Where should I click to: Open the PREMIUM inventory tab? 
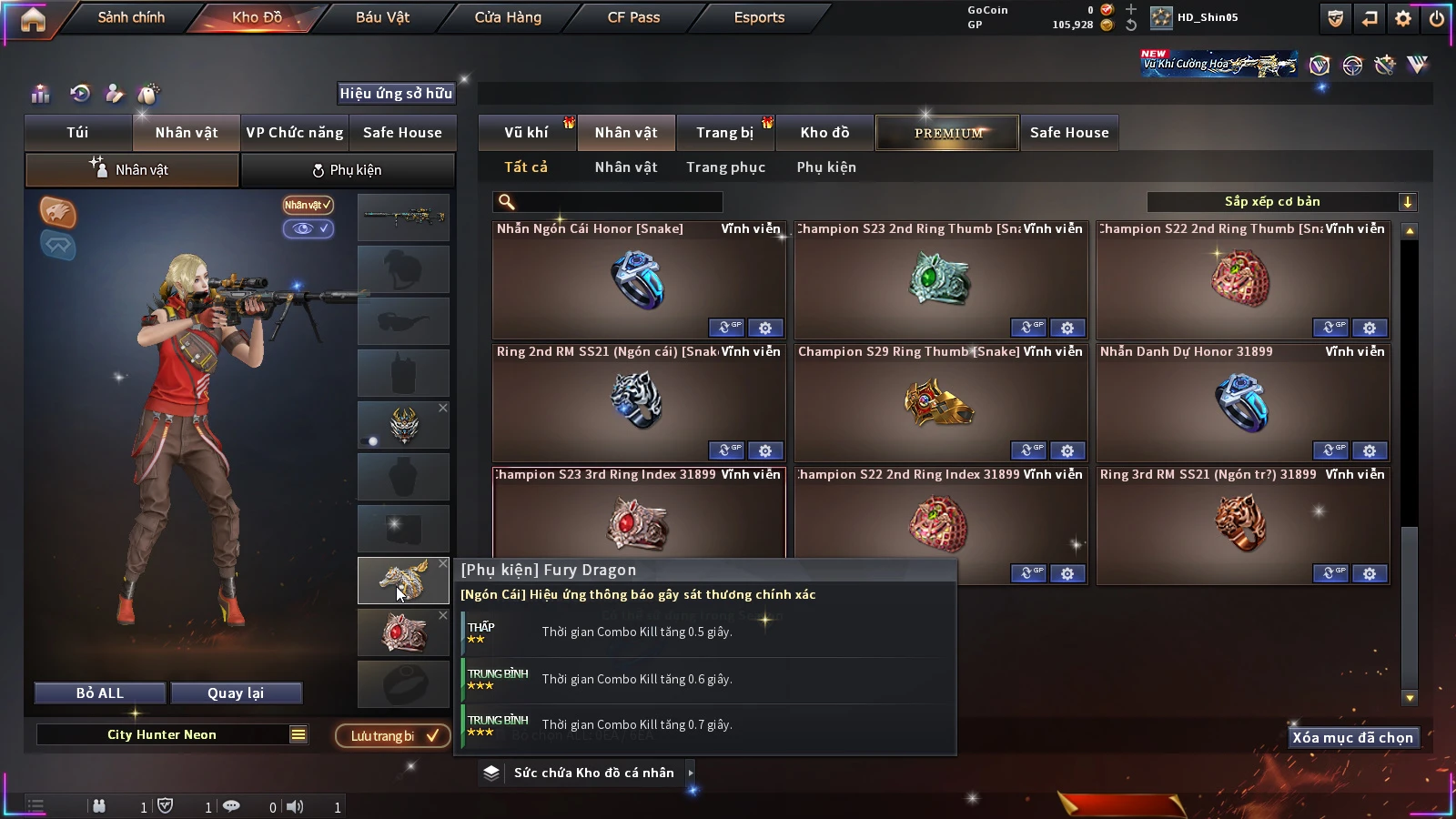(x=947, y=133)
